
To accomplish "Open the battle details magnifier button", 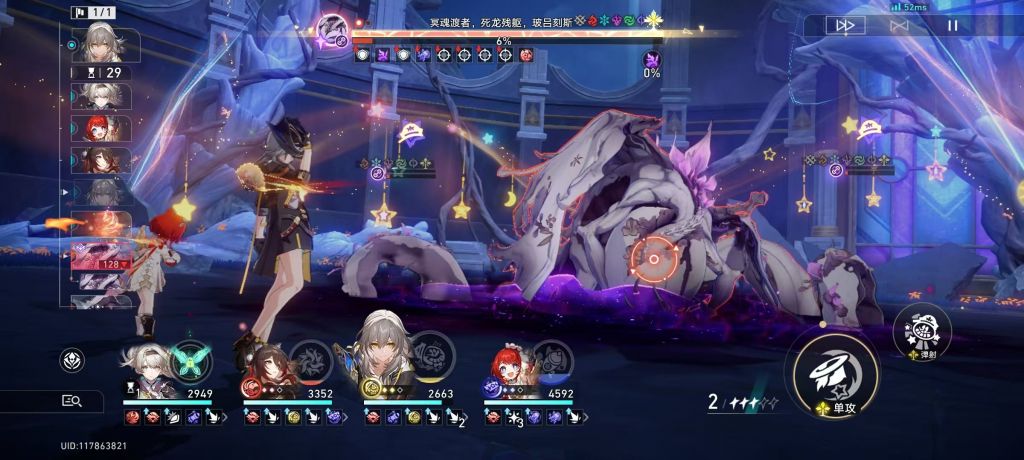I will [72, 401].
